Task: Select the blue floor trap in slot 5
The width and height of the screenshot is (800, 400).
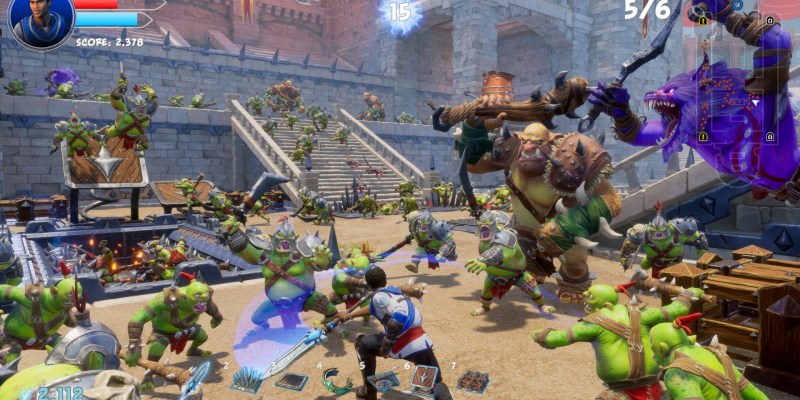Action: [x=382, y=381]
